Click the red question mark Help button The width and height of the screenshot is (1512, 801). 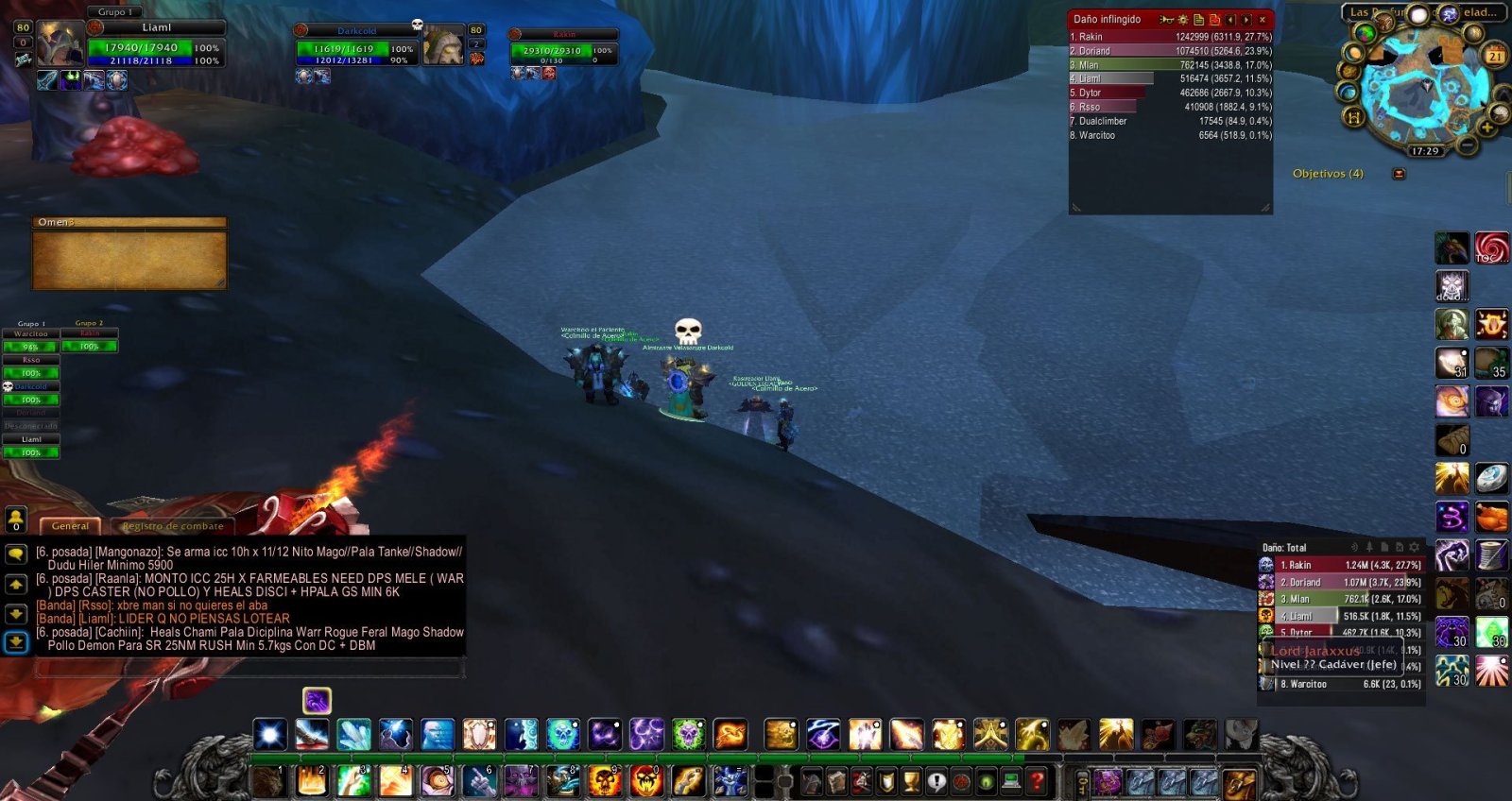(1039, 780)
